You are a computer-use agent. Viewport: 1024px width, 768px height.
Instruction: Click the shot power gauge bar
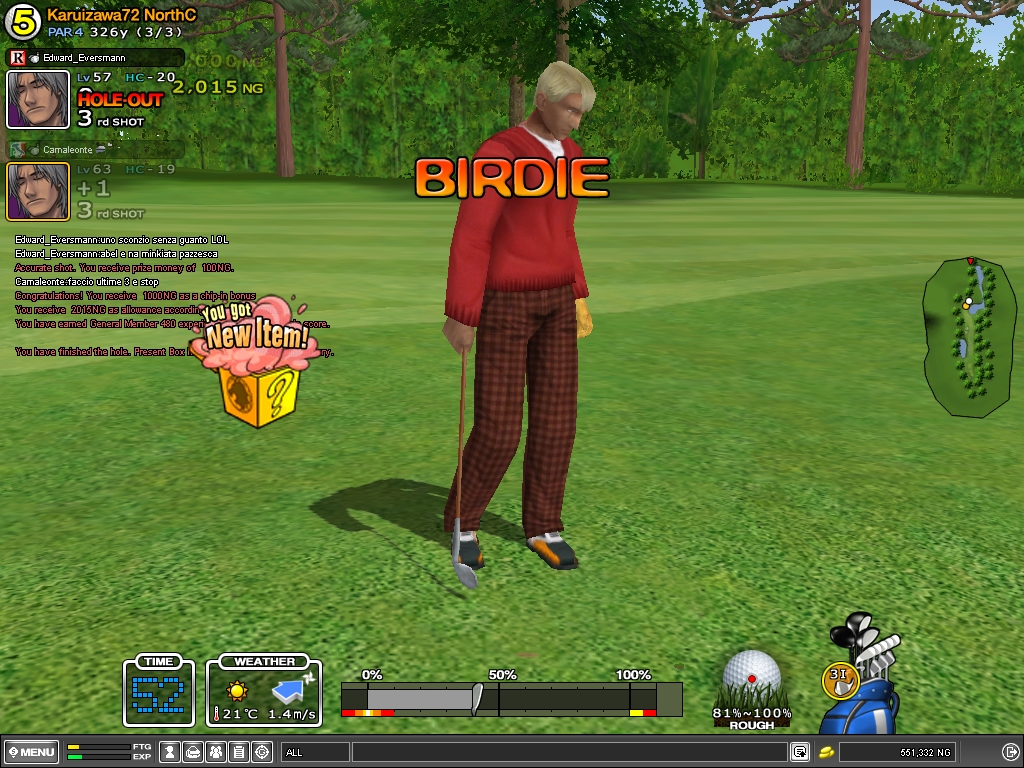511,698
